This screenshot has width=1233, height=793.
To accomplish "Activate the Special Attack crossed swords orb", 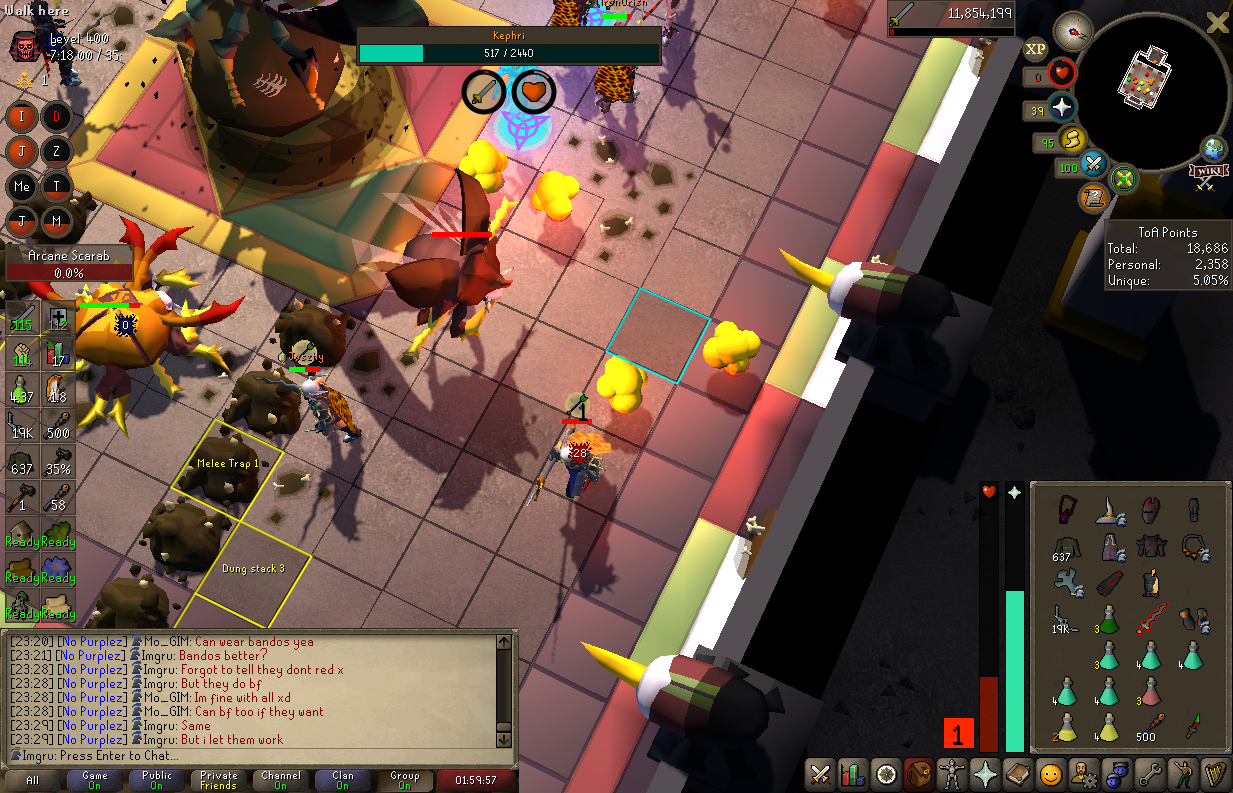I will [x=1094, y=164].
